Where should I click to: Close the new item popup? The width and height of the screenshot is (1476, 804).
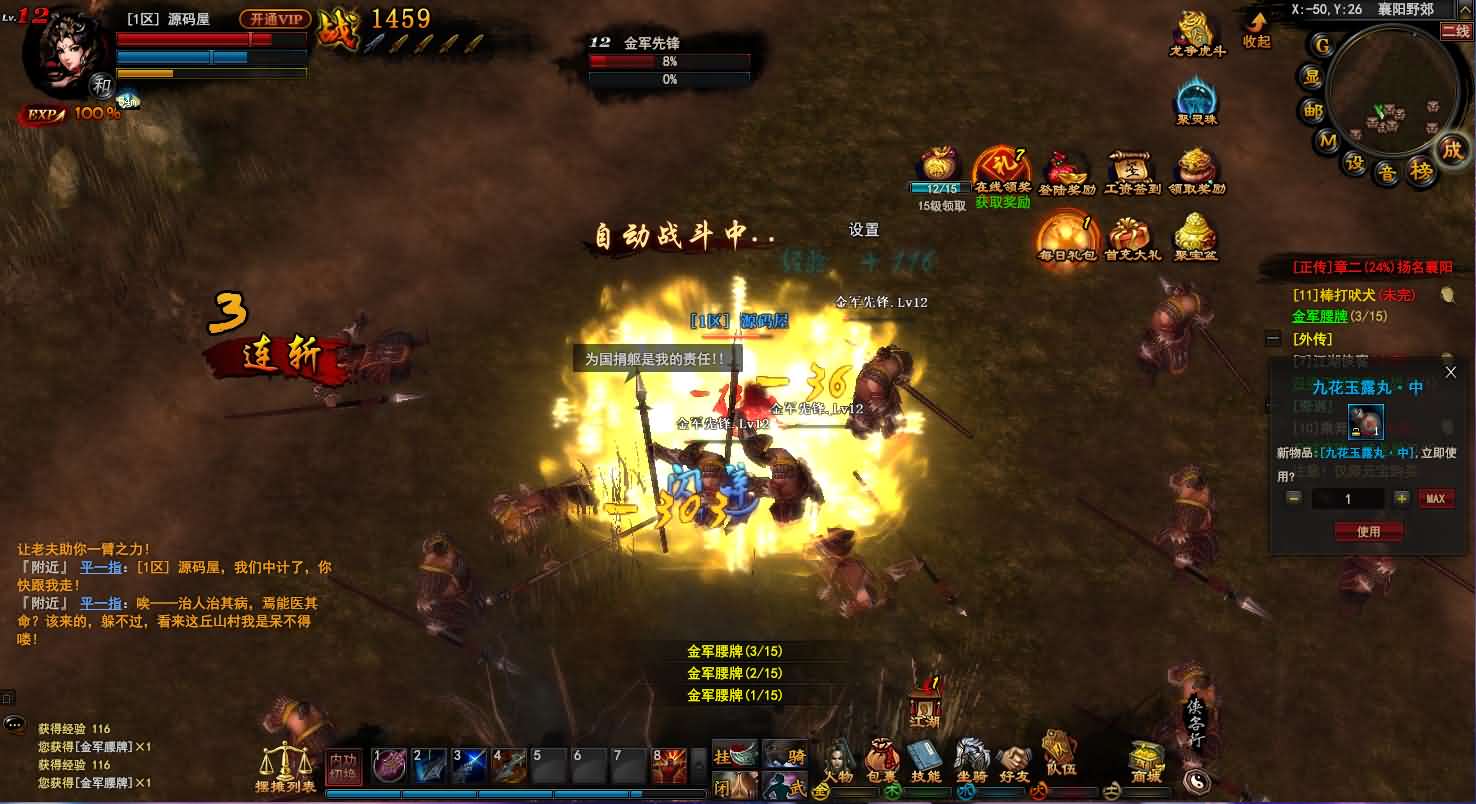pos(1451,373)
